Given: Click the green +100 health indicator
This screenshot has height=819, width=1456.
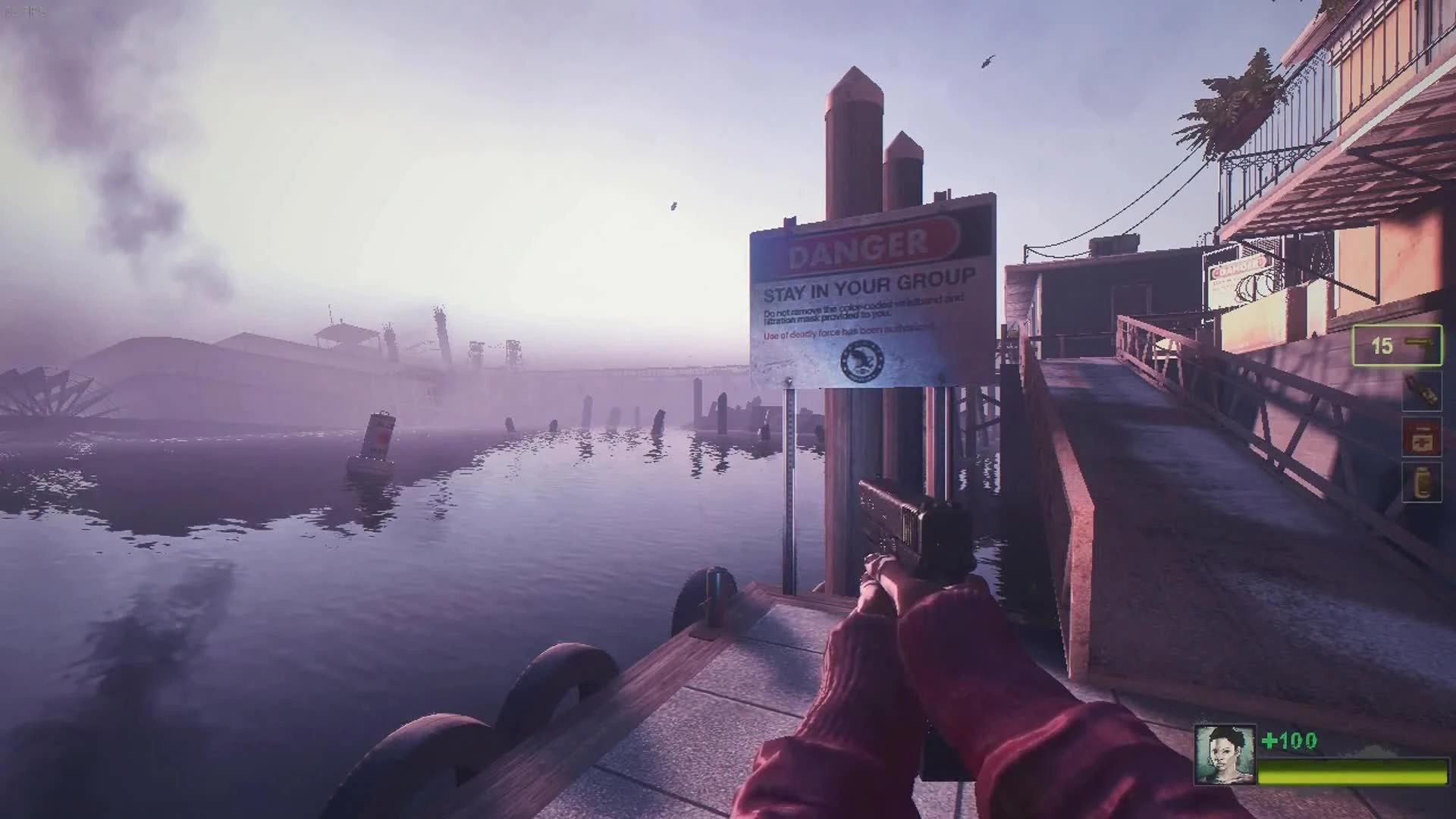Looking at the screenshot, I should click(x=1291, y=739).
